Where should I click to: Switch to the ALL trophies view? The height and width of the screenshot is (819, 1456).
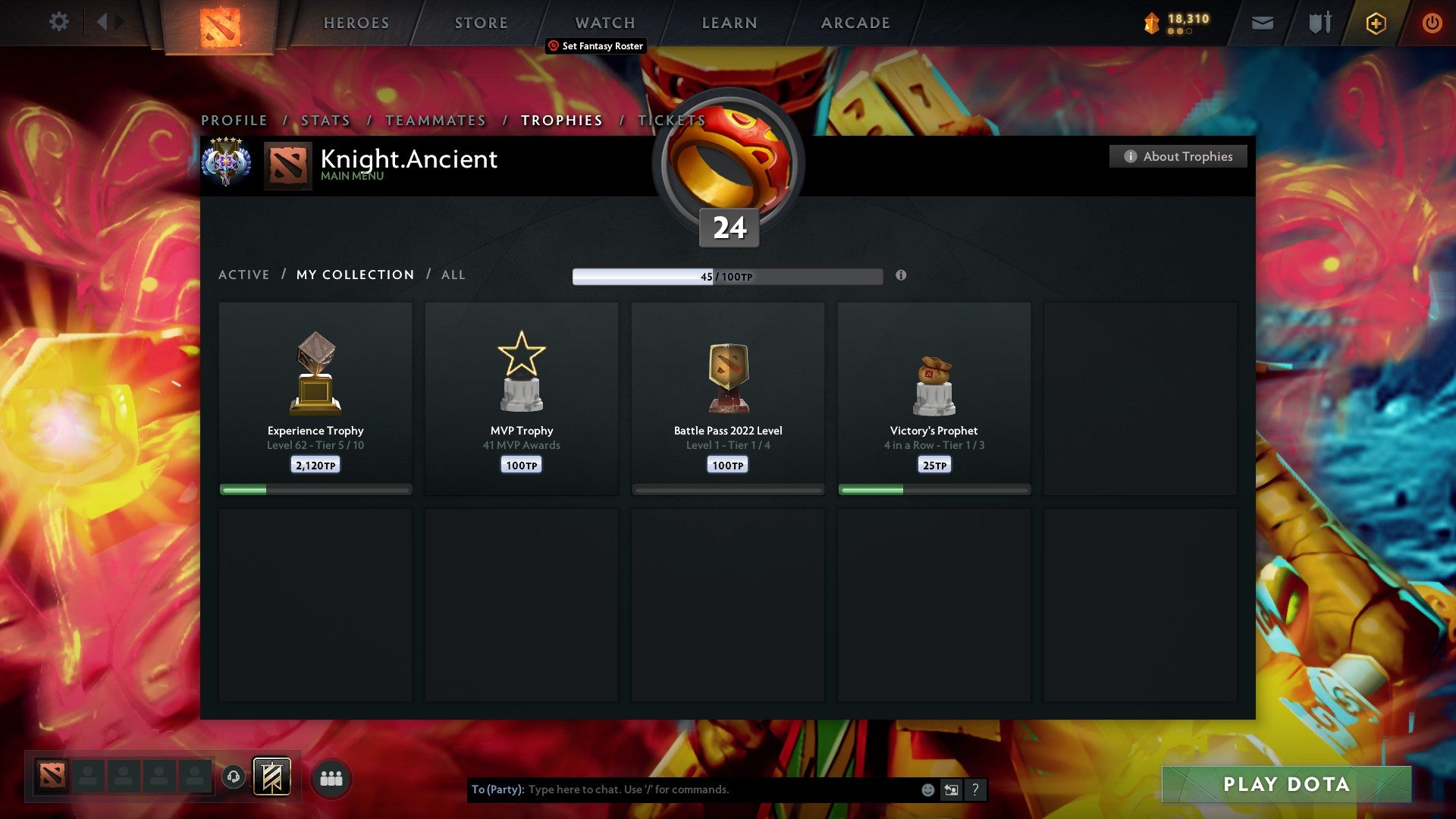(x=453, y=275)
